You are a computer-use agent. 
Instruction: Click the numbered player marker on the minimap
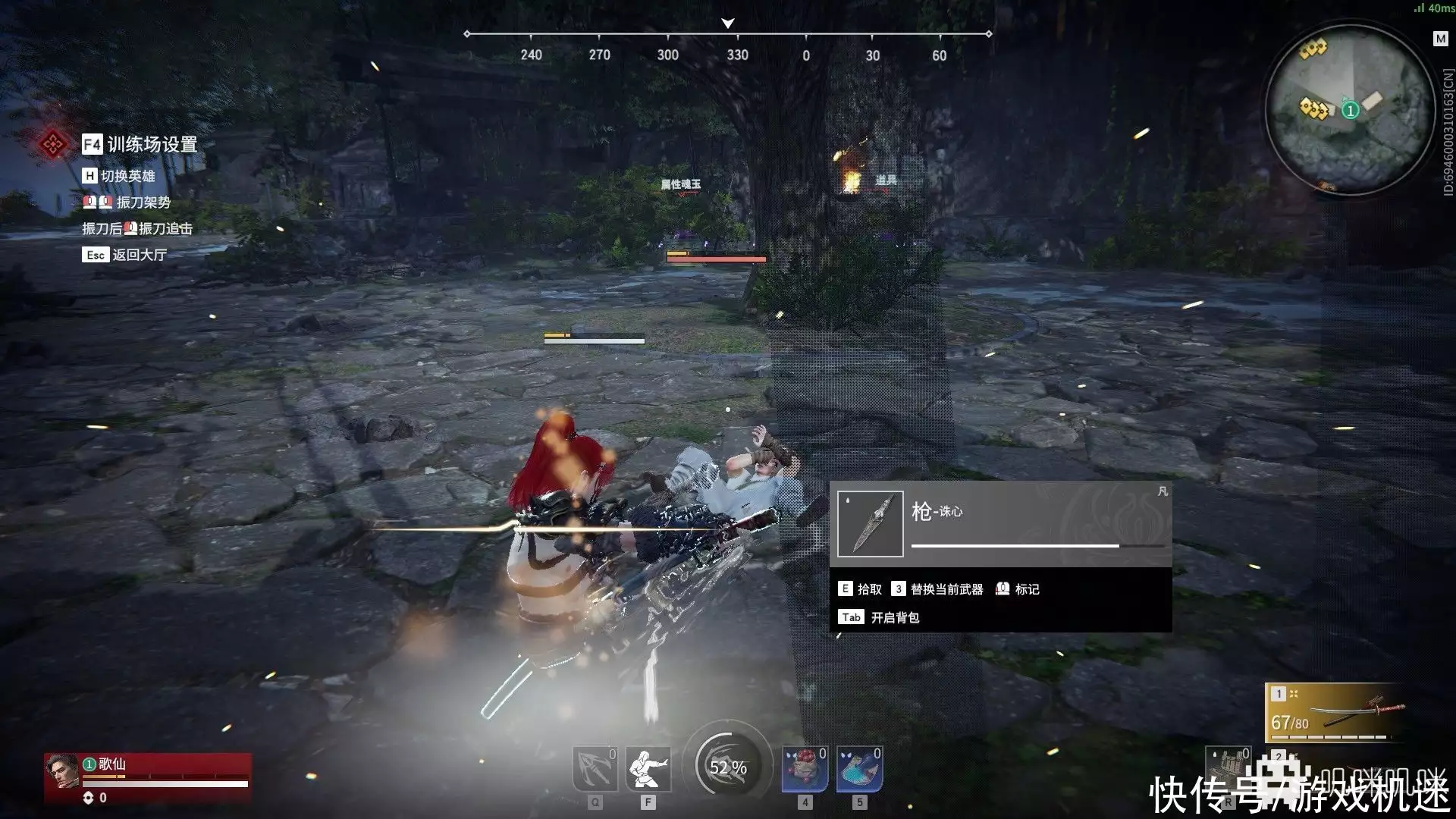(x=1350, y=111)
